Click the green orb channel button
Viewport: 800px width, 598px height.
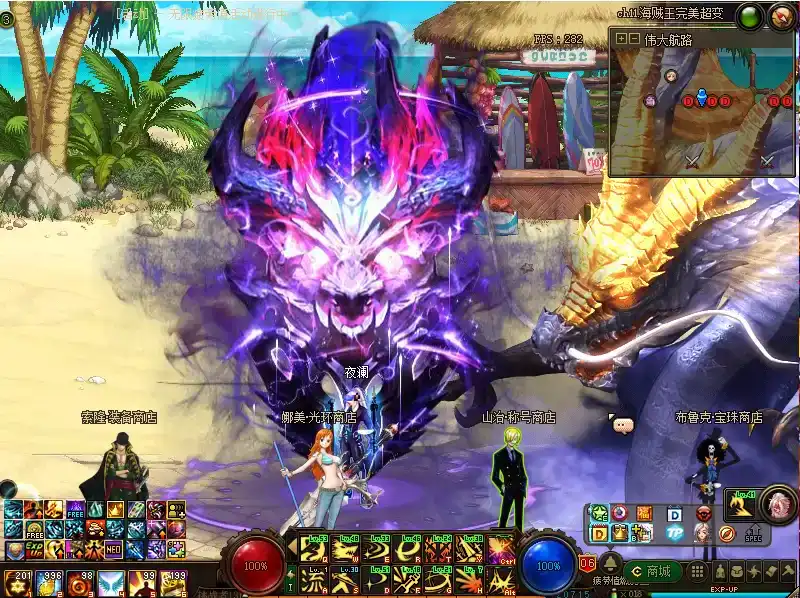(x=748, y=16)
